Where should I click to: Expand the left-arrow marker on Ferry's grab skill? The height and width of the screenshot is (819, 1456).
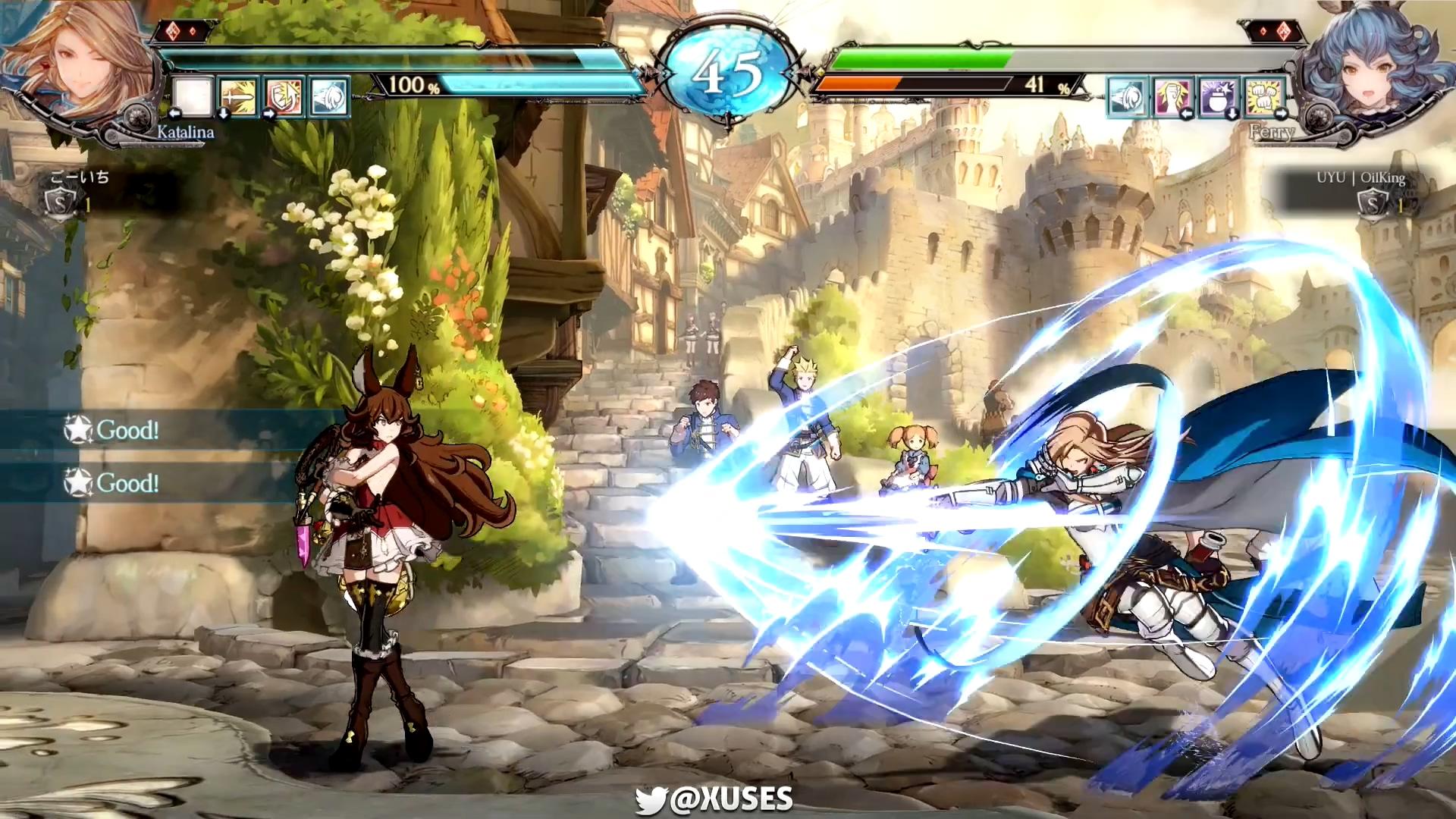coord(1185,115)
